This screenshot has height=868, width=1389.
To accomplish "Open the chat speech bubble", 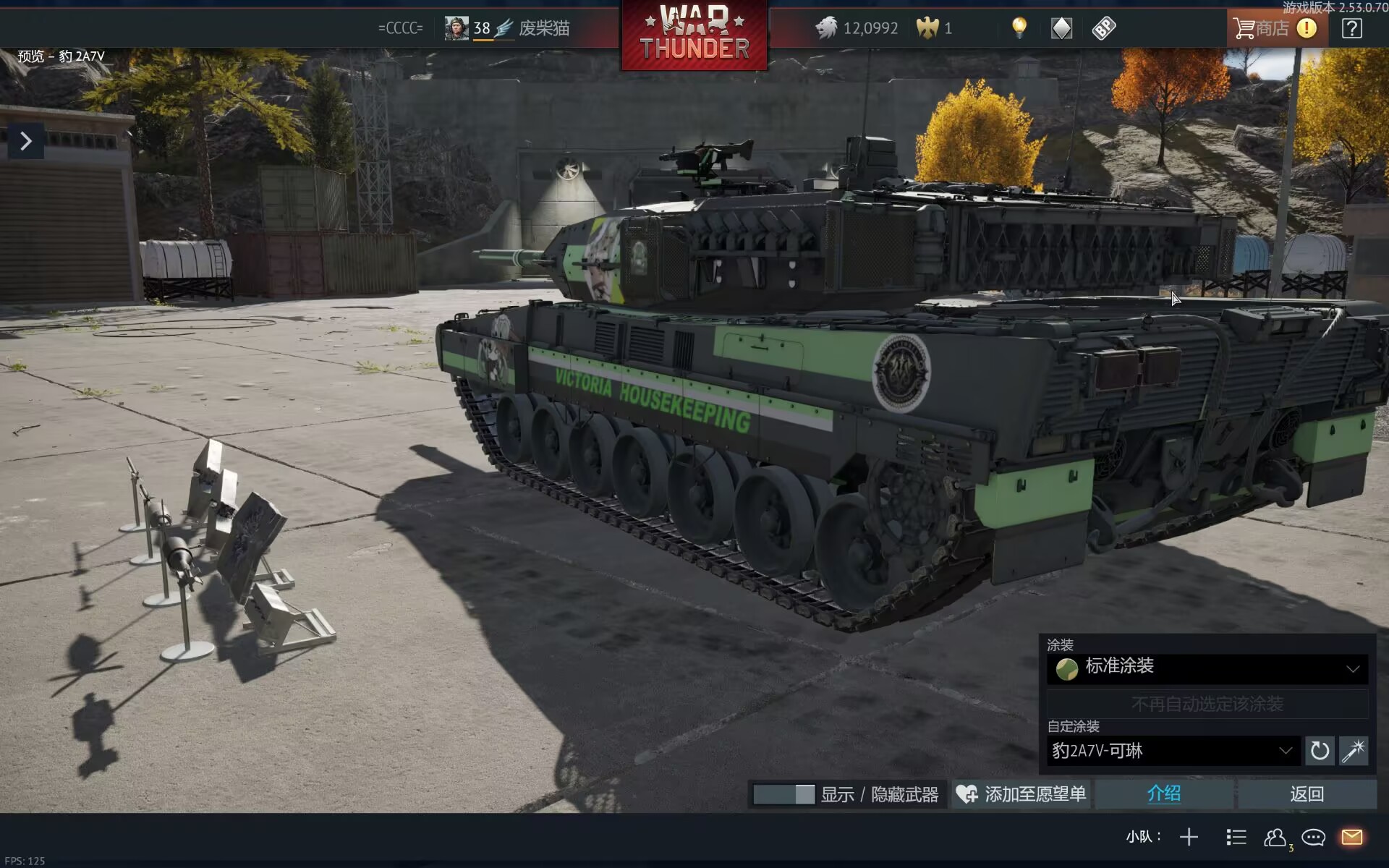I will coord(1313,837).
